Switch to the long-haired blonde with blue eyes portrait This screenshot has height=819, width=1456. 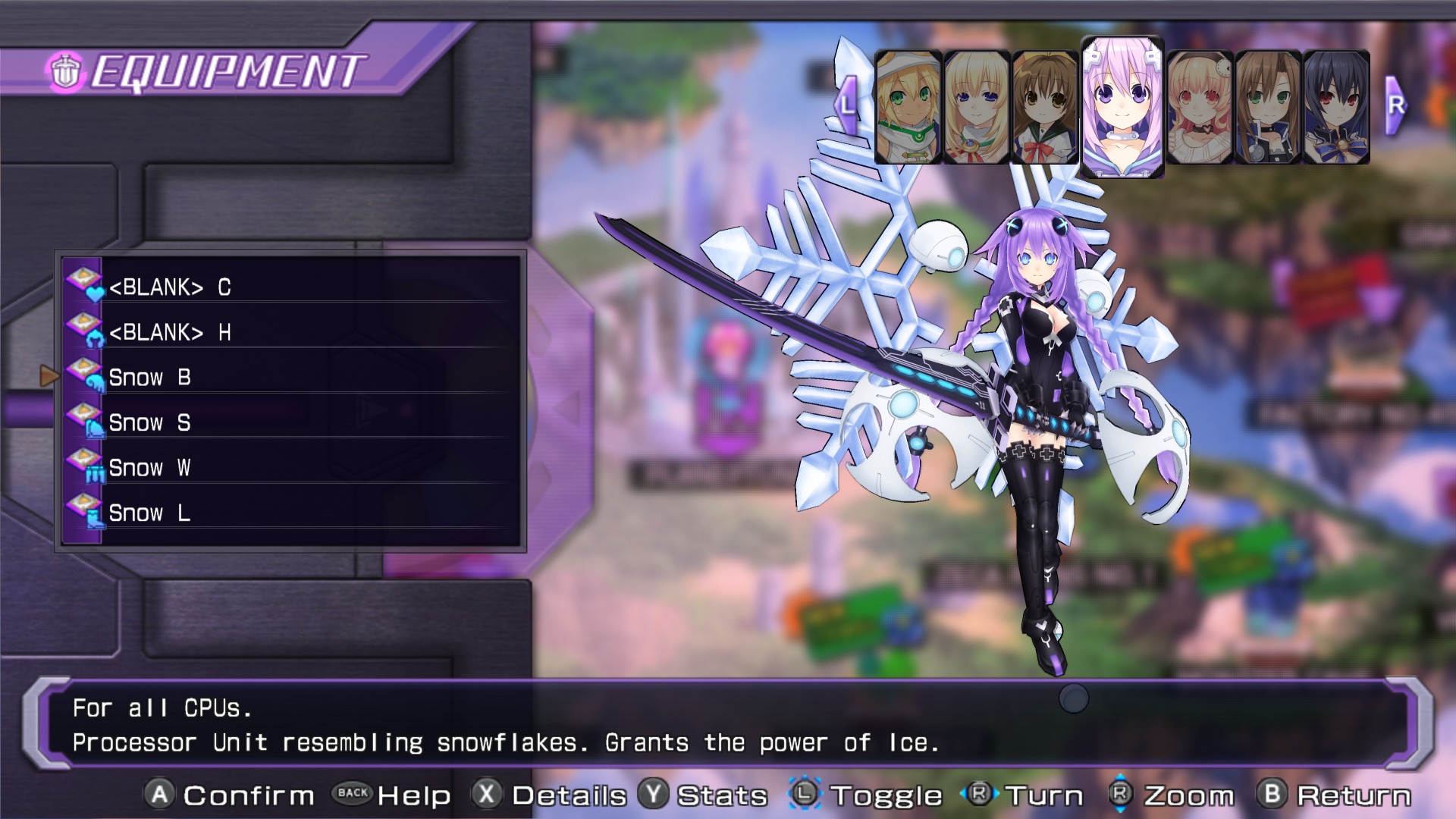(x=976, y=108)
